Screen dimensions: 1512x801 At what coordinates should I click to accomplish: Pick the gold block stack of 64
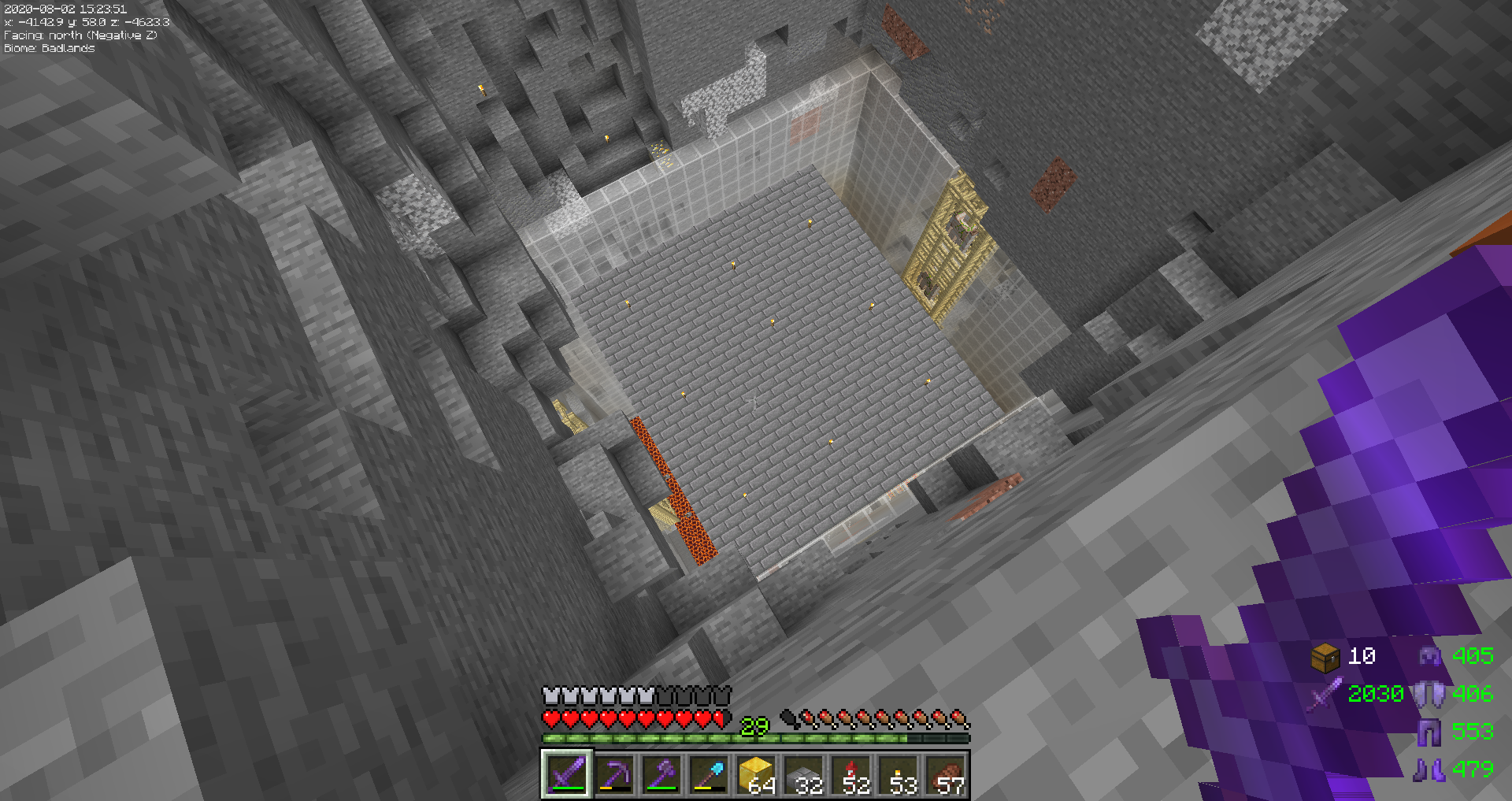pos(756,774)
